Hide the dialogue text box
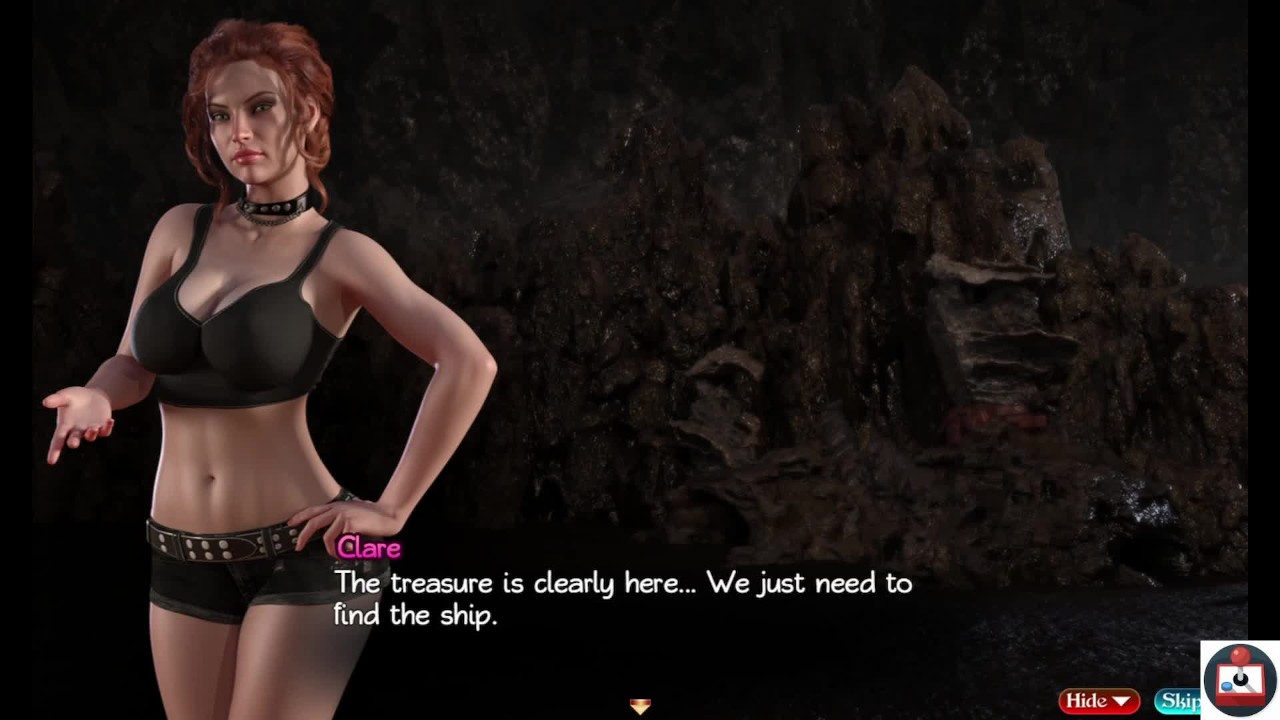1280x720 pixels. [x=1099, y=701]
